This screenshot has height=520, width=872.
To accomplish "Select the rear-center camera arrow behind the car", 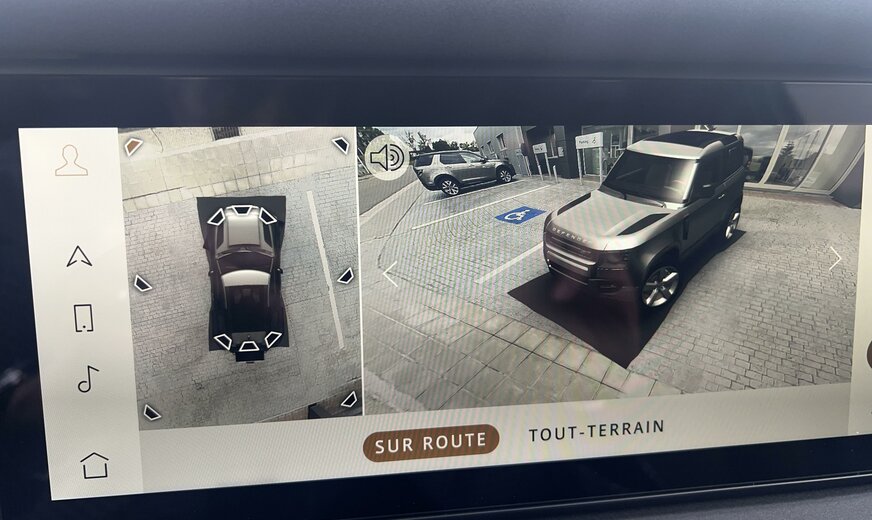I will click(248, 346).
